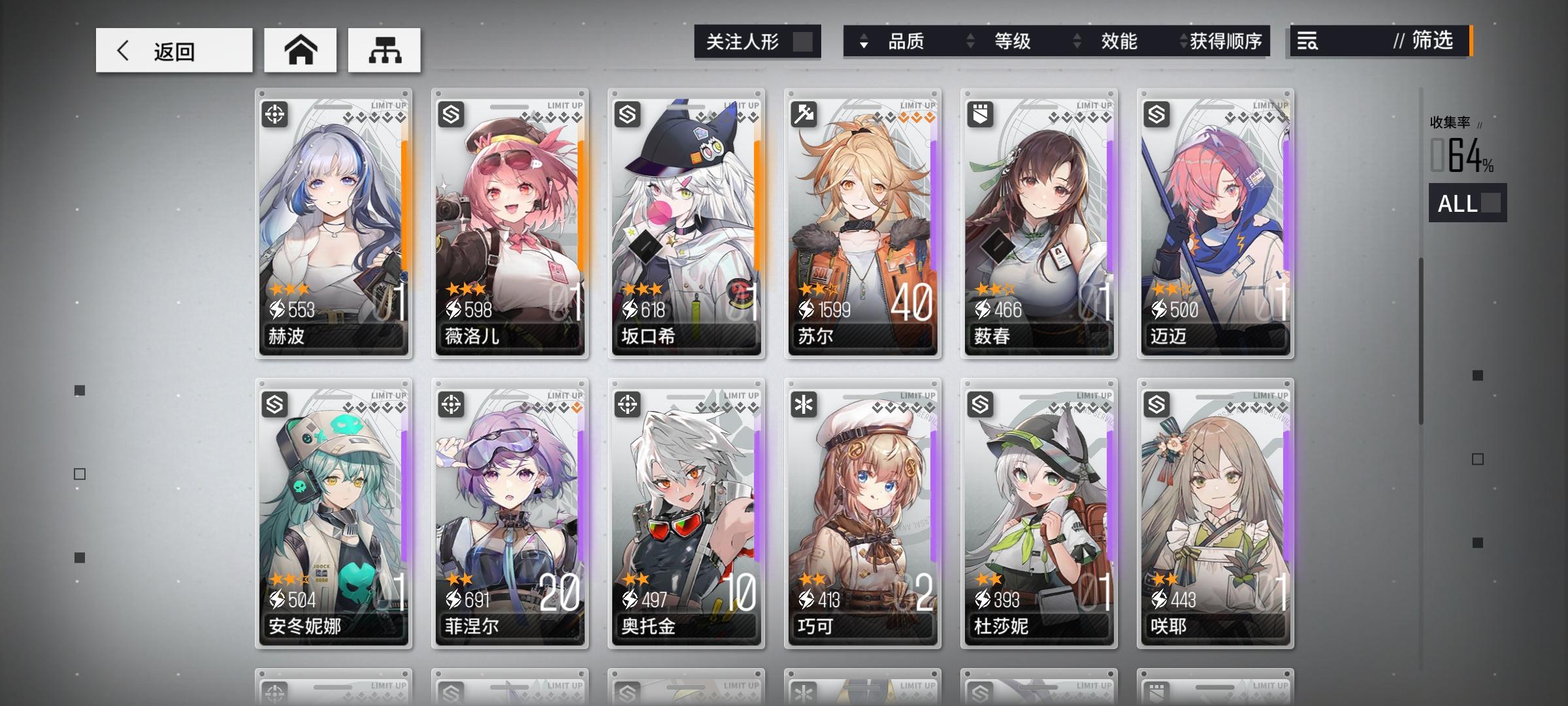Open the formation chart icon in the top bar
1568x706 pixels.
click(x=385, y=50)
